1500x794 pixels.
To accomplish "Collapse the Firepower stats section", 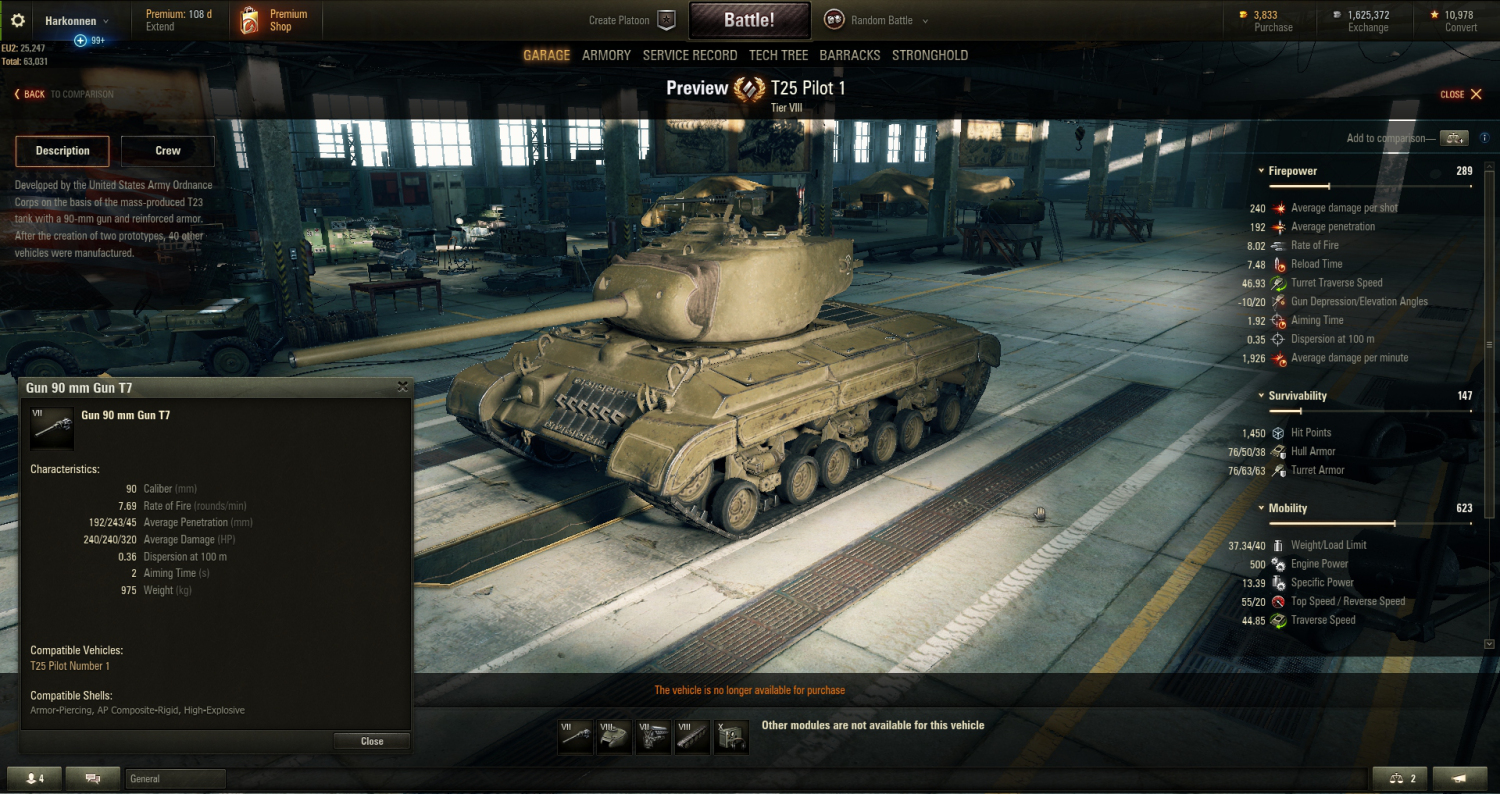I will coord(1261,171).
